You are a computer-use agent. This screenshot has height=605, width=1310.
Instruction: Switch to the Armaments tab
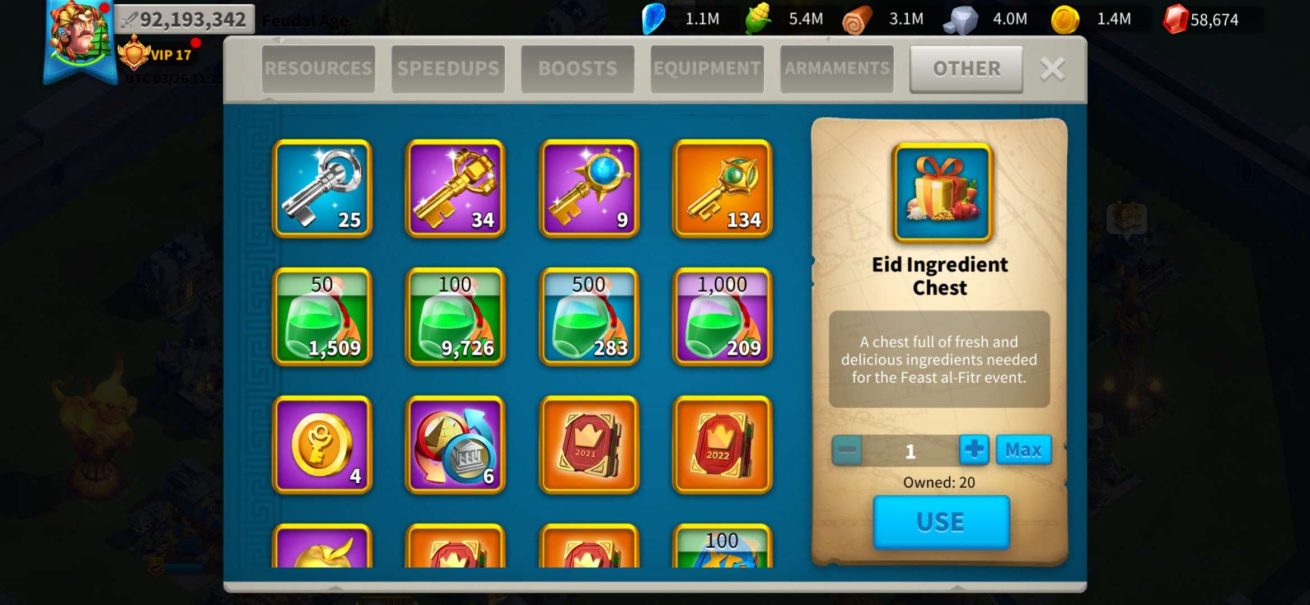click(x=837, y=69)
